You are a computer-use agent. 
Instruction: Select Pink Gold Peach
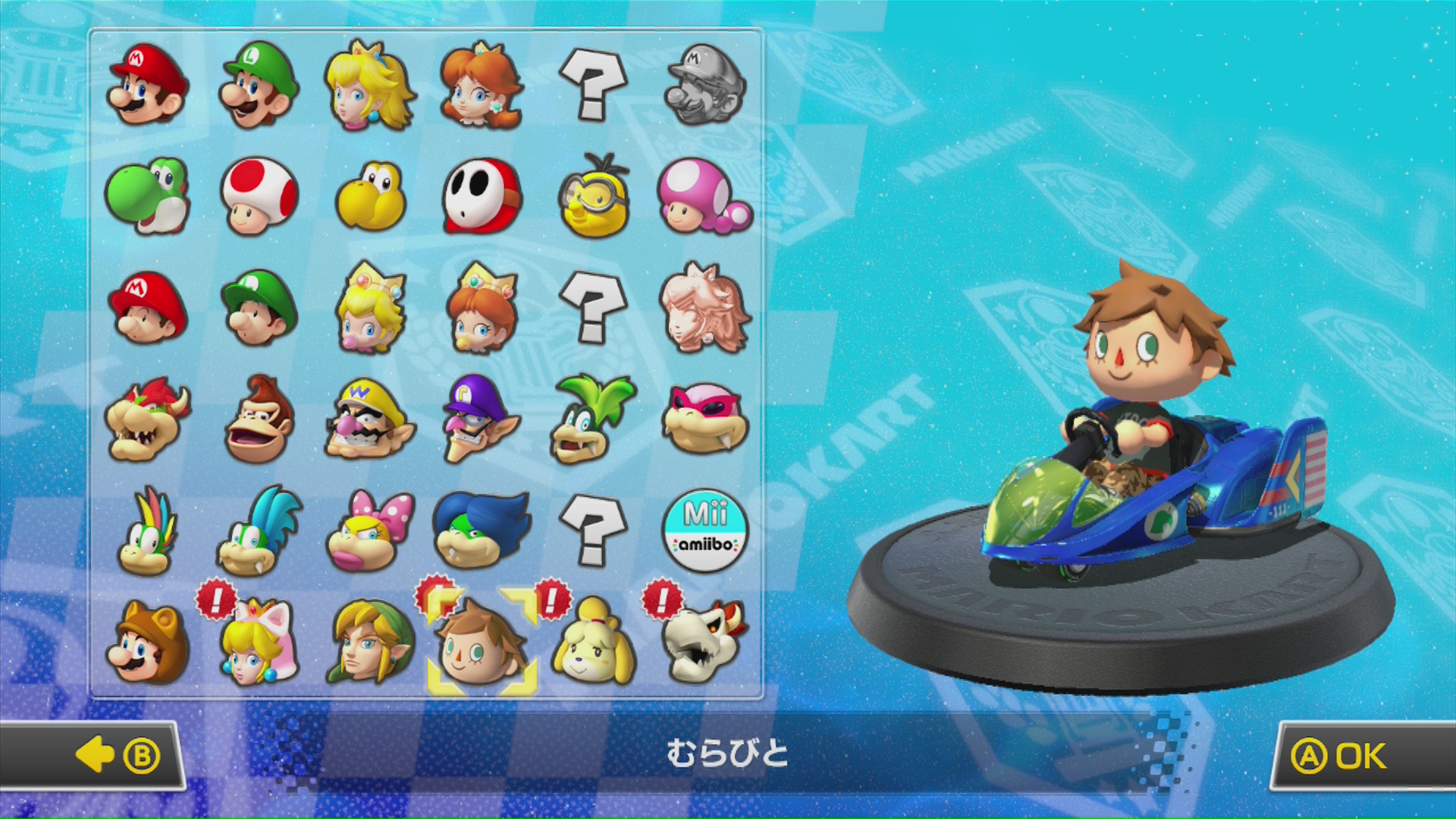point(704,308)
